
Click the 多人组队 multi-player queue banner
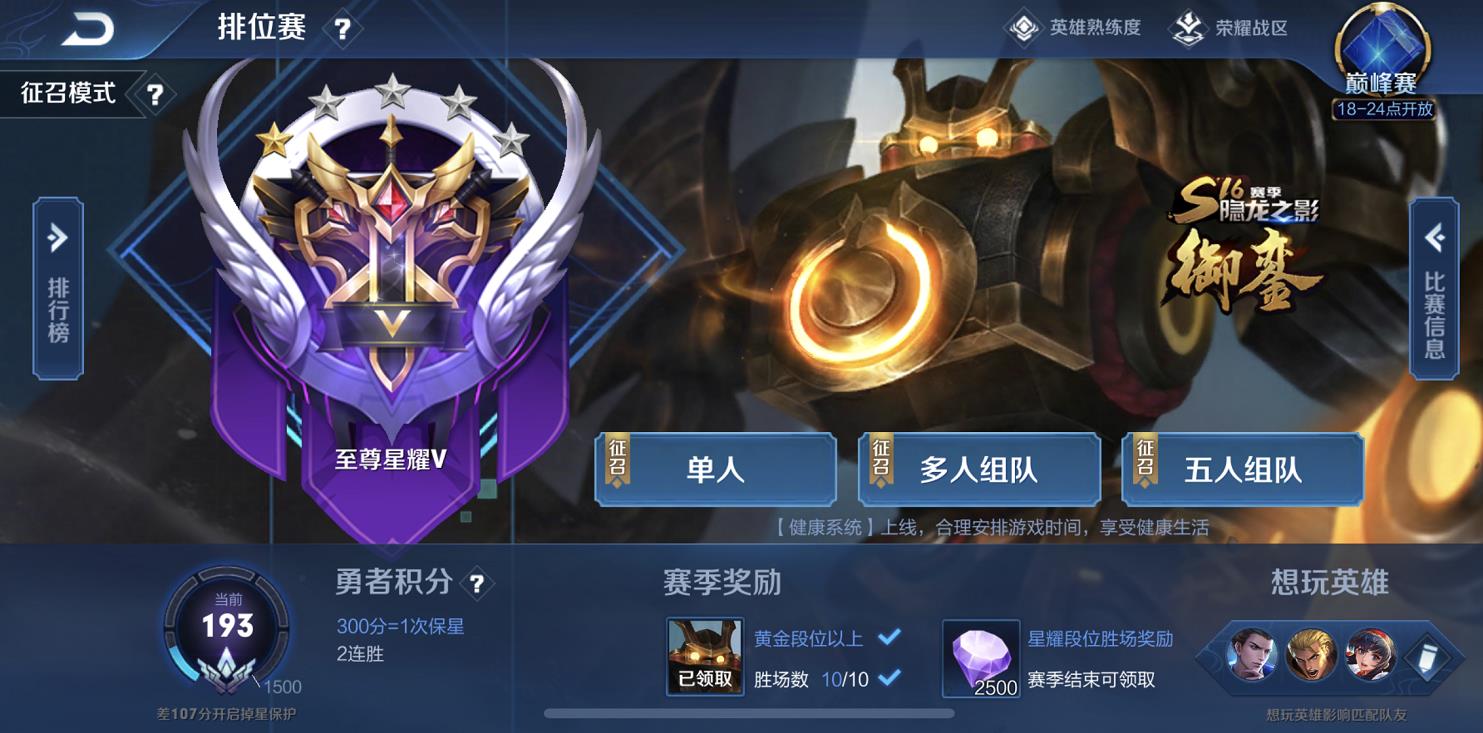pyautogui.click(x=980, y=469)
